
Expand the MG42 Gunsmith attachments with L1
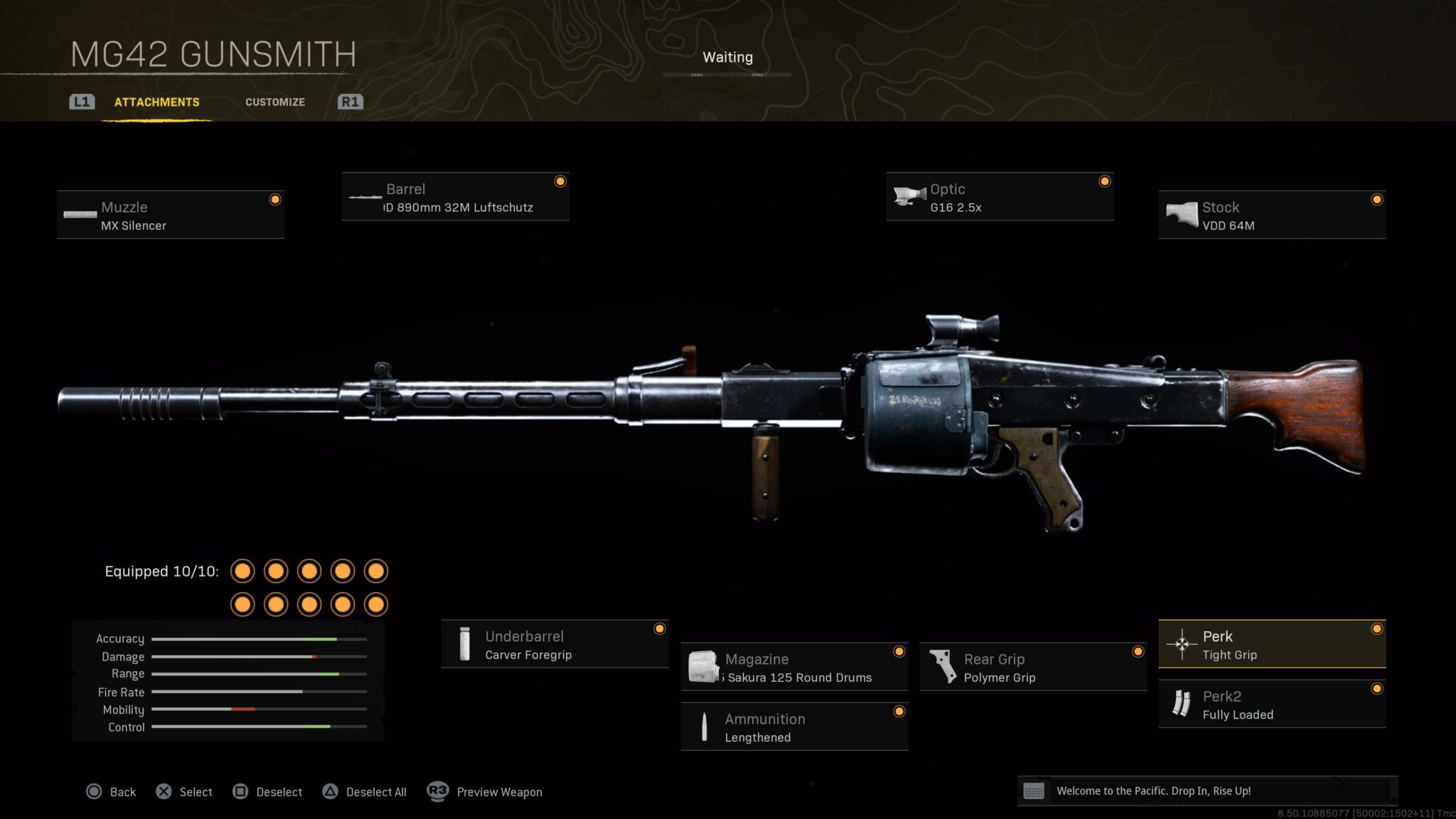pyautogui.click(x=81, y=102)
